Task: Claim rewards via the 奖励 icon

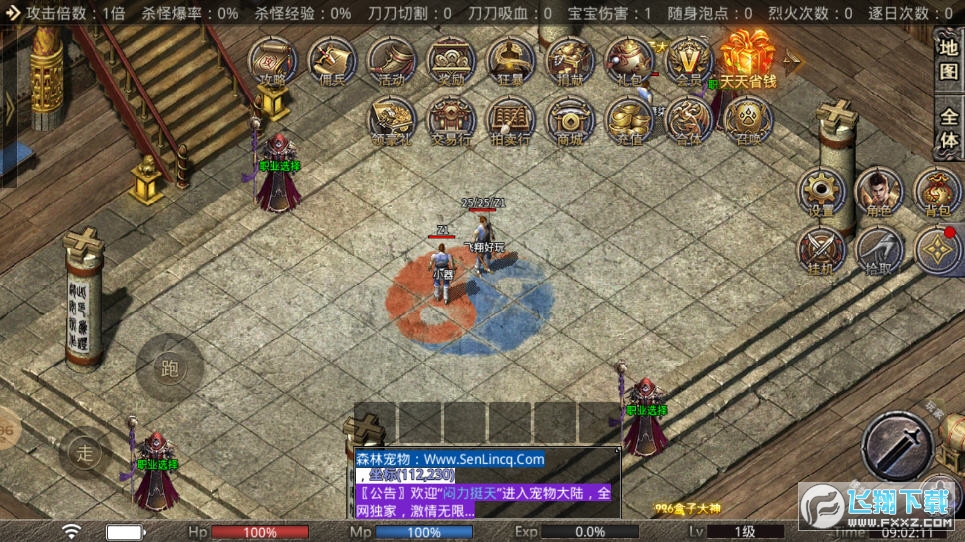Action: (x=451, y=62)
